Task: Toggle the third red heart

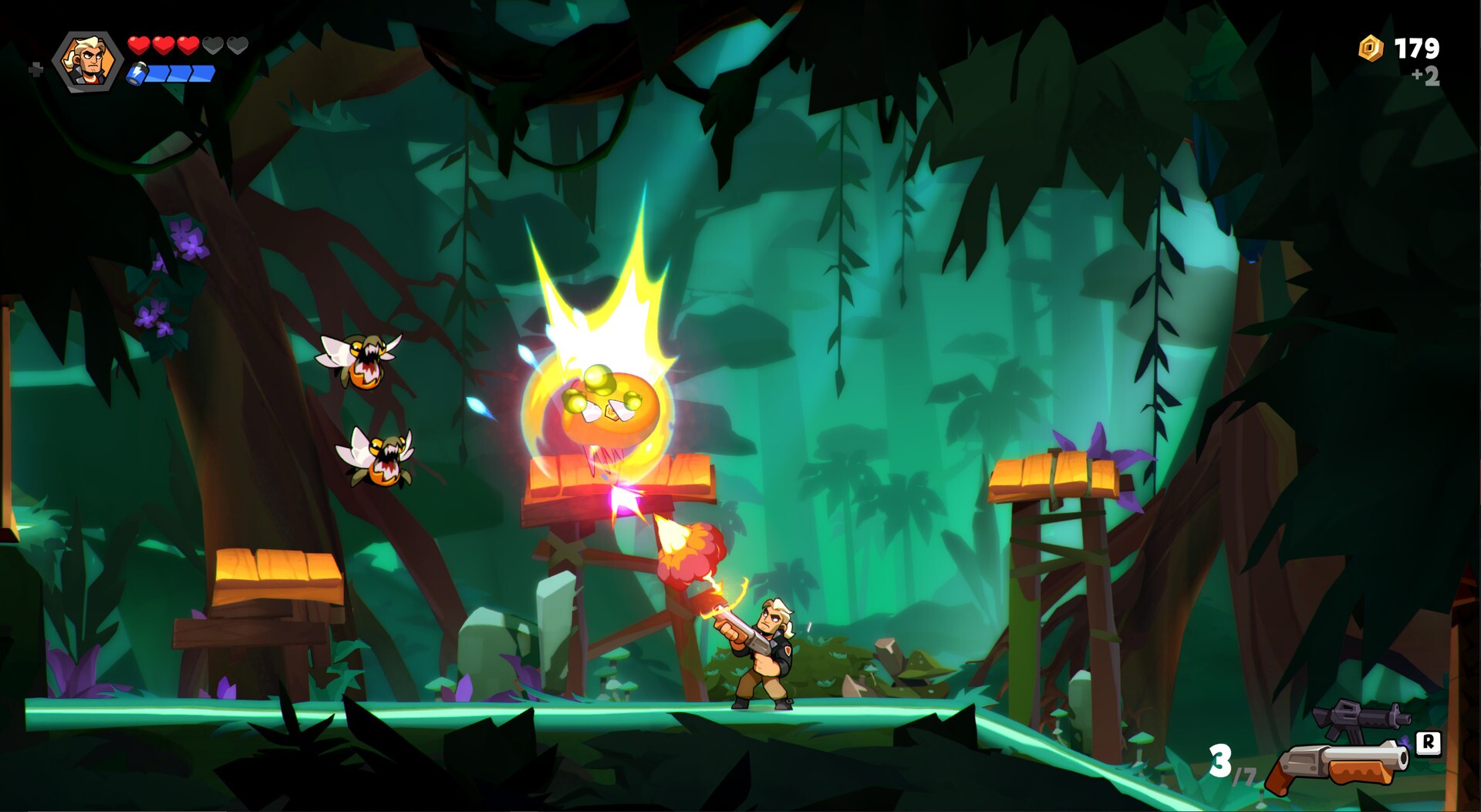Action: coord(187,44)
